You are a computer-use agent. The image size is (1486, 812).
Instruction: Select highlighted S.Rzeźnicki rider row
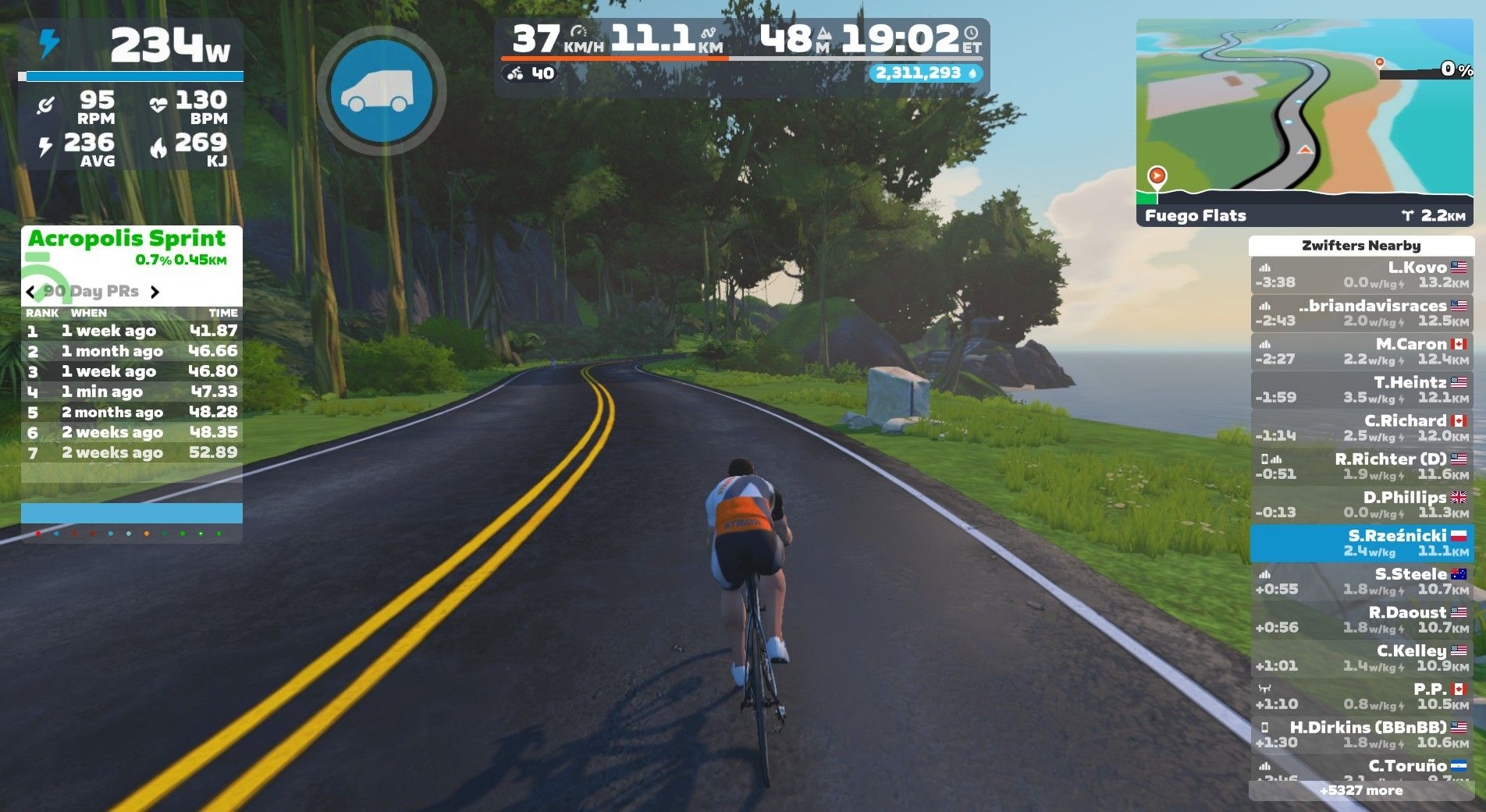coord(1361,543)
